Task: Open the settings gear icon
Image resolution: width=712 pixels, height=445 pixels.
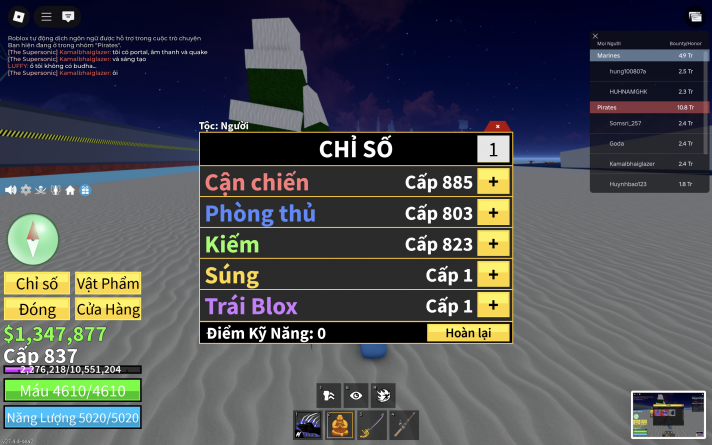Action: [x=26, y=190]
